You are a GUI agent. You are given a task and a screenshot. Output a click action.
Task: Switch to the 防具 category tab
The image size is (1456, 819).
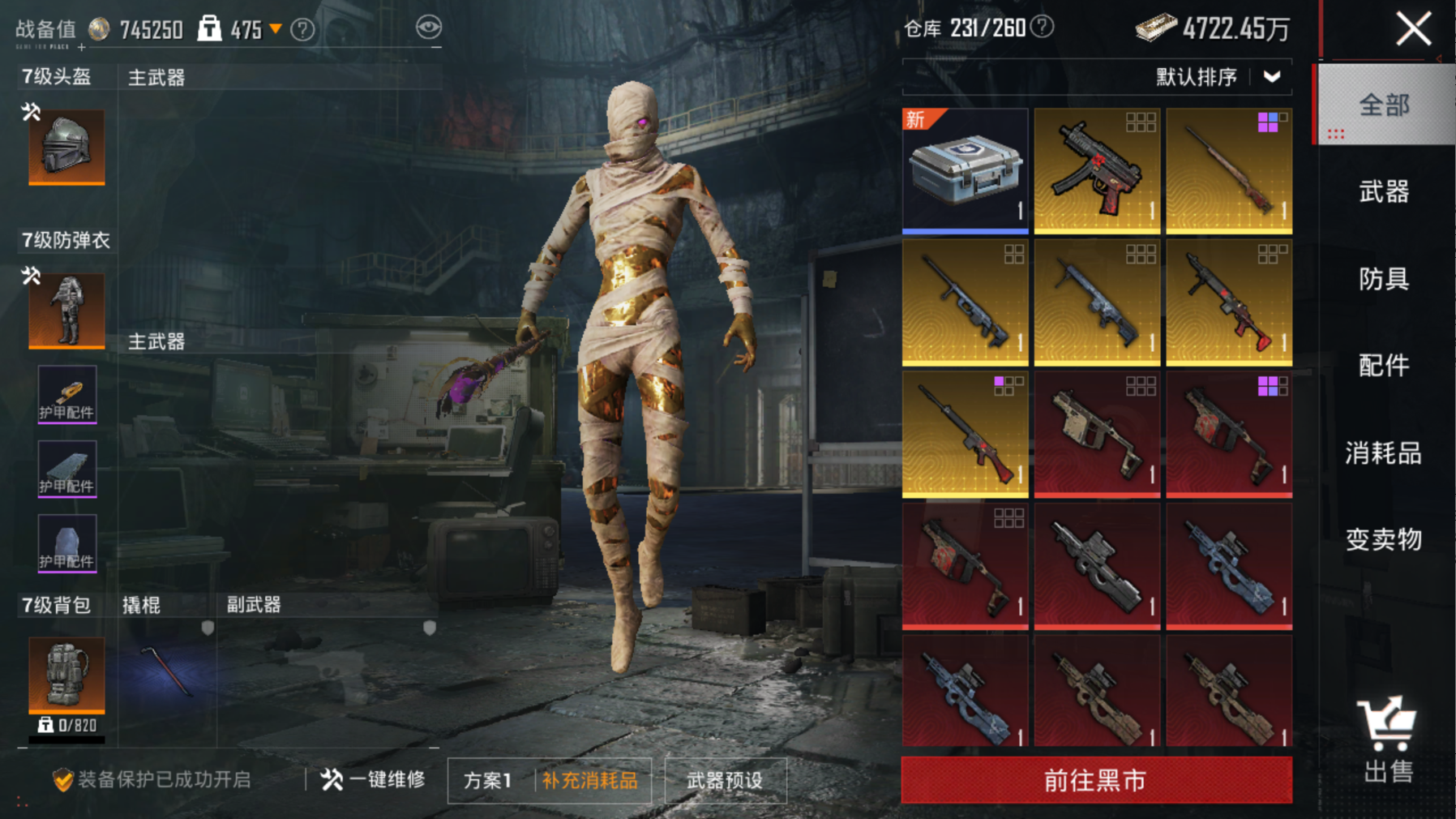coord(1384,279)
